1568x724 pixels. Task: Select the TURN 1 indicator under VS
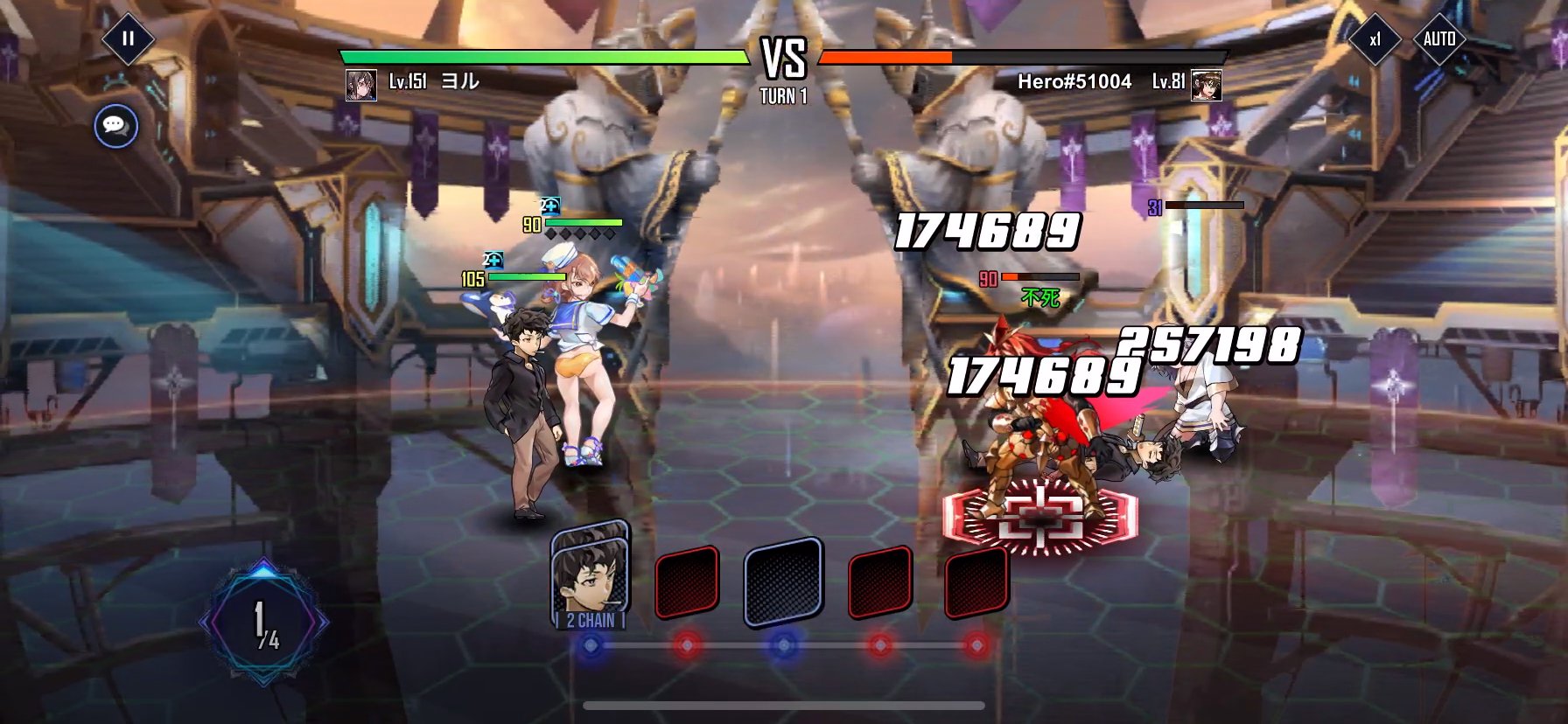pos(783,96)
